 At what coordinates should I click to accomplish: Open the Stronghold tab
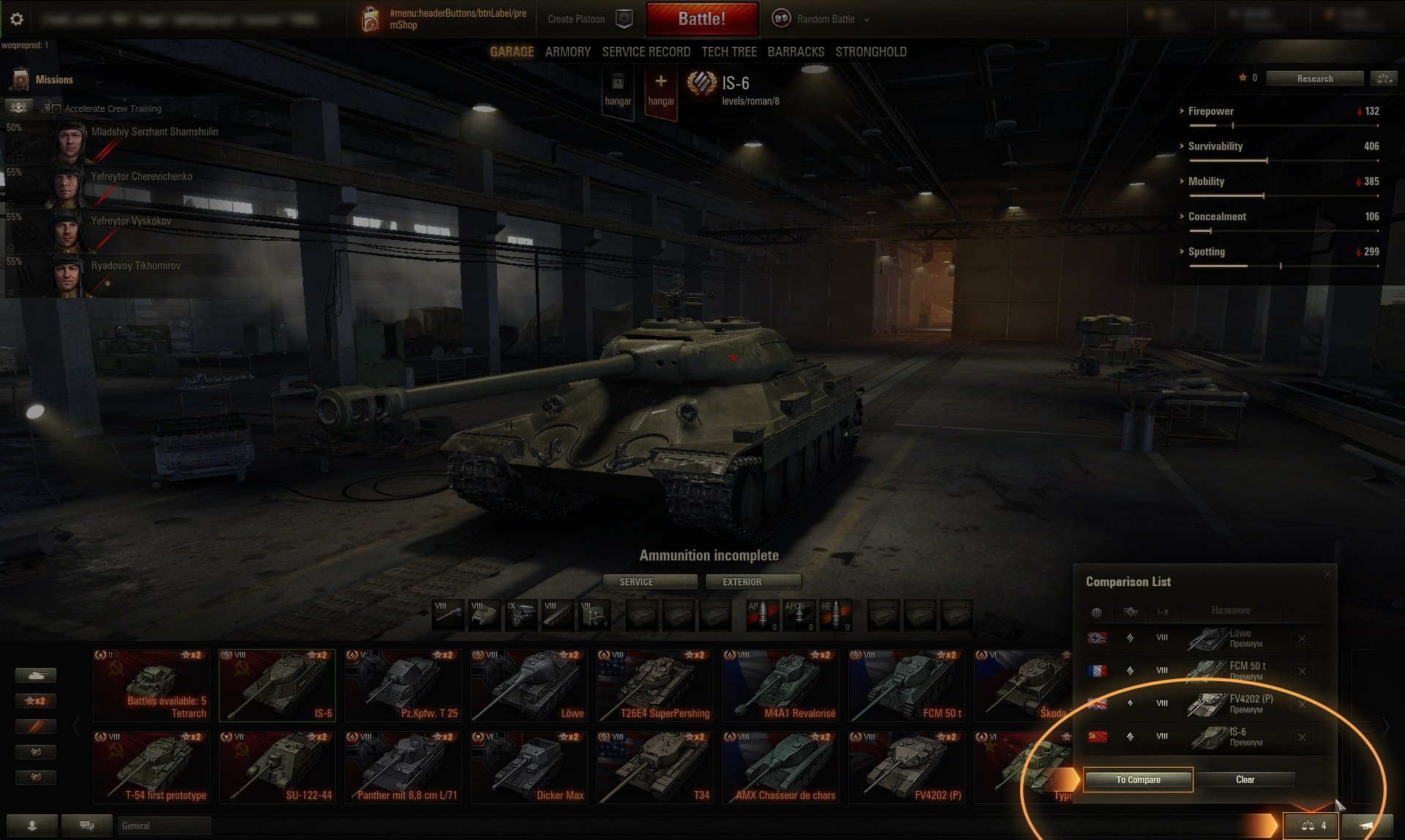coord(871,52)
